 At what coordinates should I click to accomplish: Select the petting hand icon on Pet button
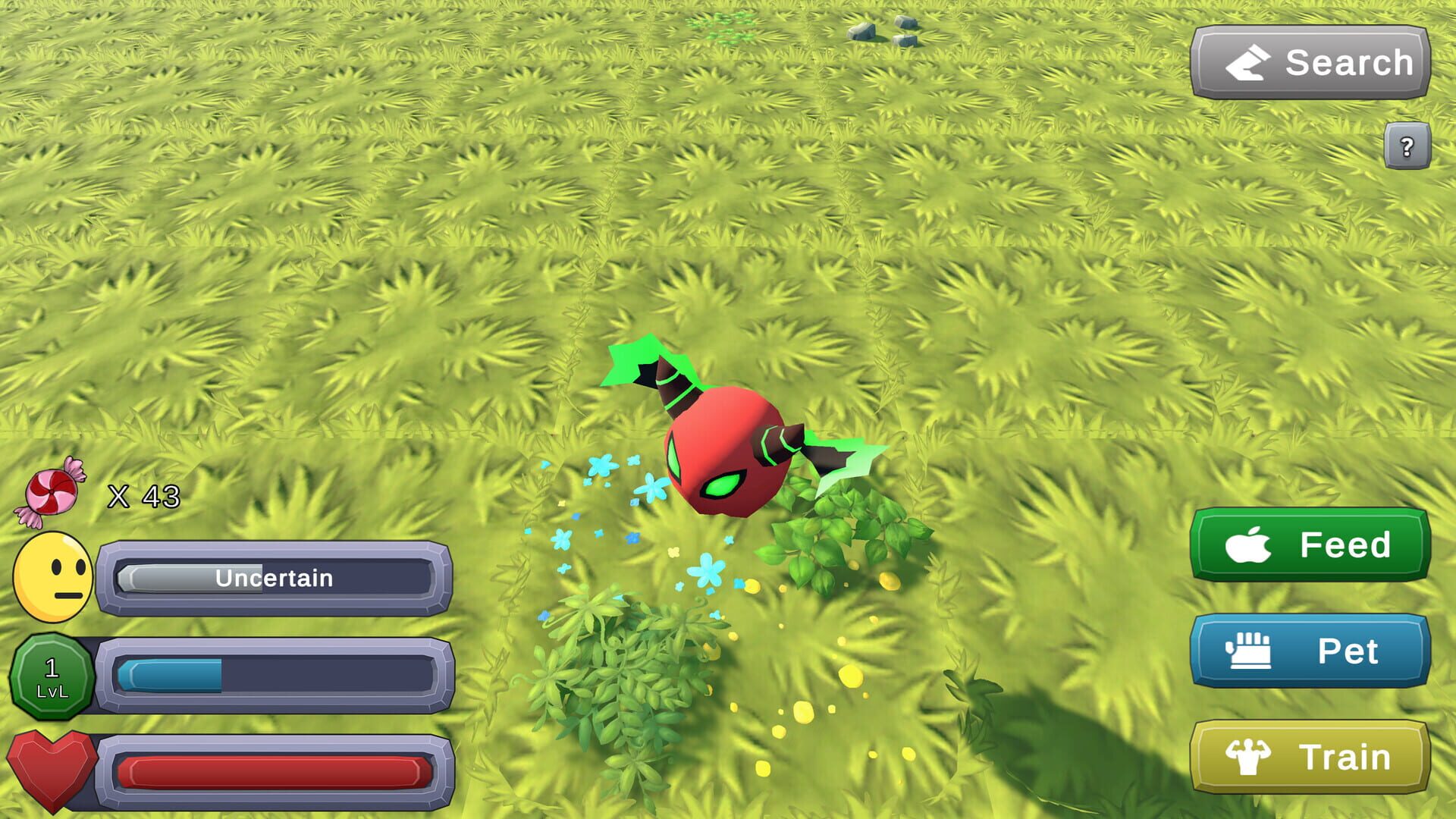(x=1250, y=651)
